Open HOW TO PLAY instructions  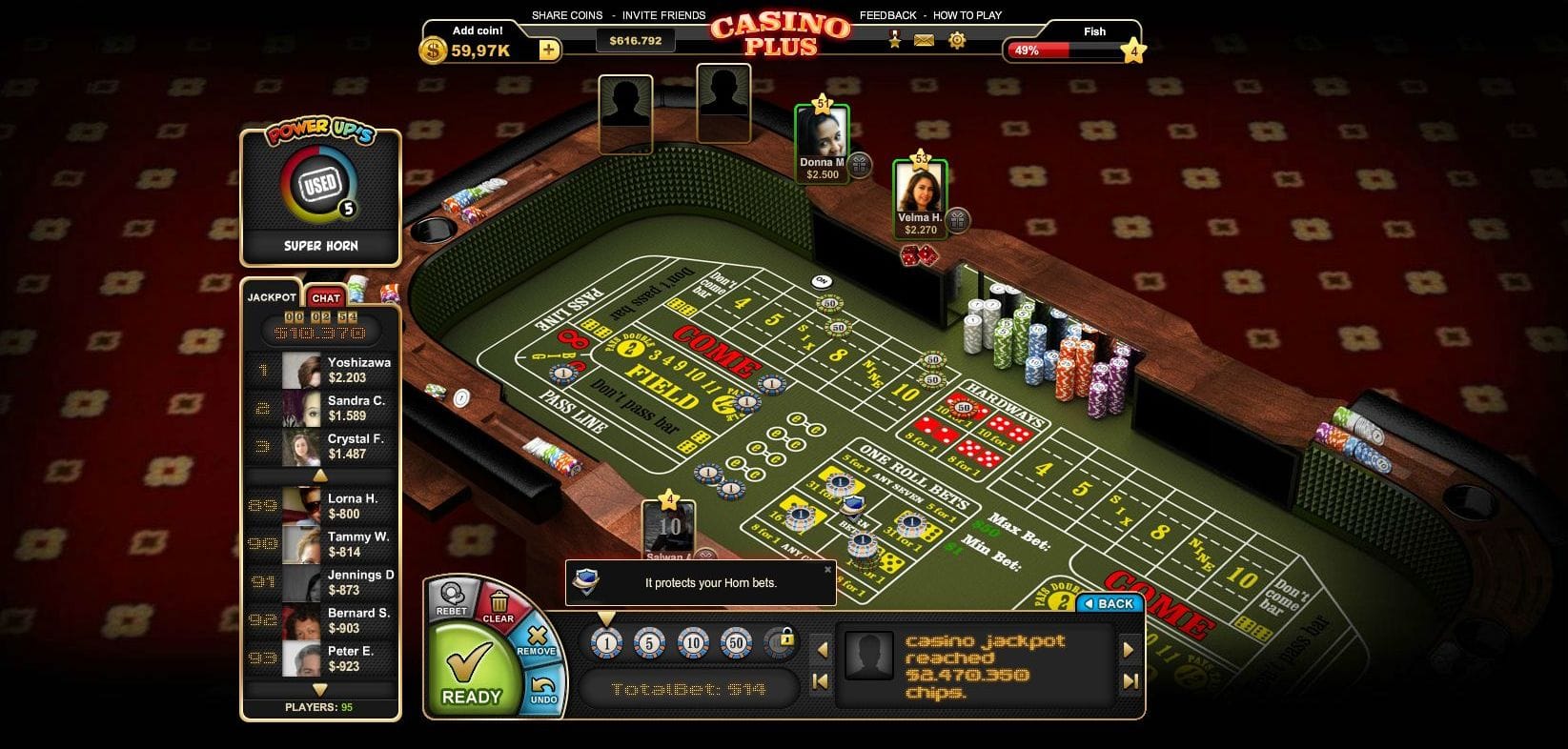click(967, 15)
